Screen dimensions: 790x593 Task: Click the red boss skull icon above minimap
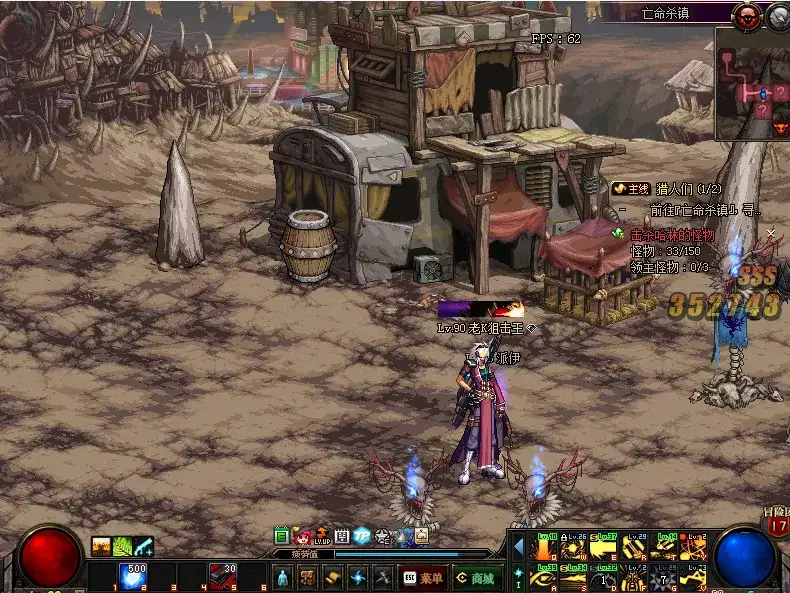tap(746, 15)
